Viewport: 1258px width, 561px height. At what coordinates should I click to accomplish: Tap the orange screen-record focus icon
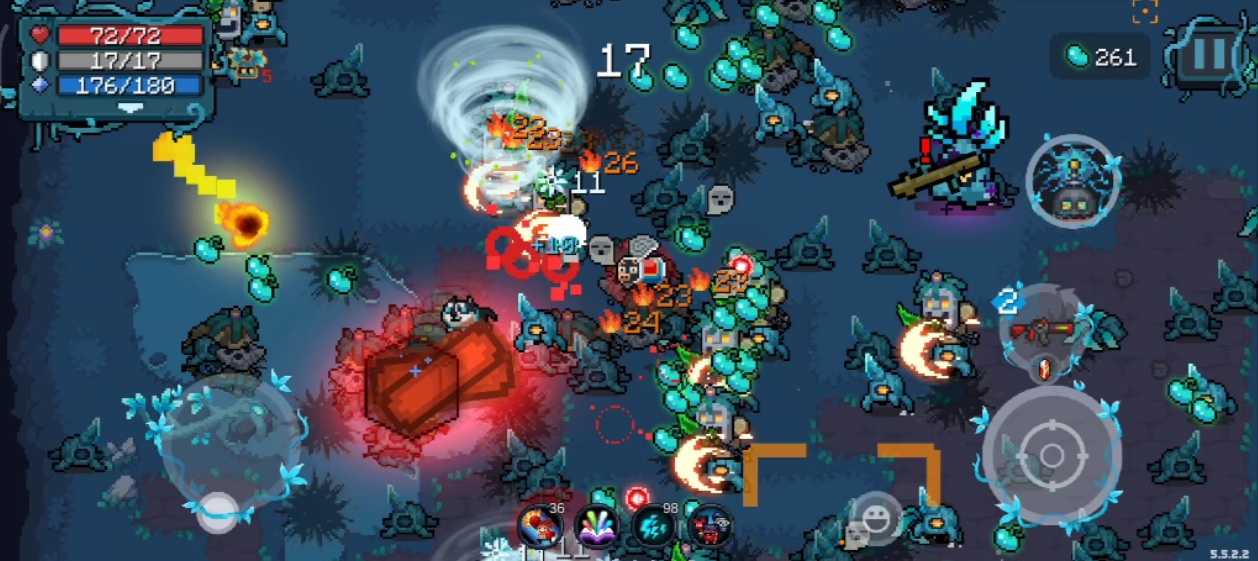tap(1145, 11)
